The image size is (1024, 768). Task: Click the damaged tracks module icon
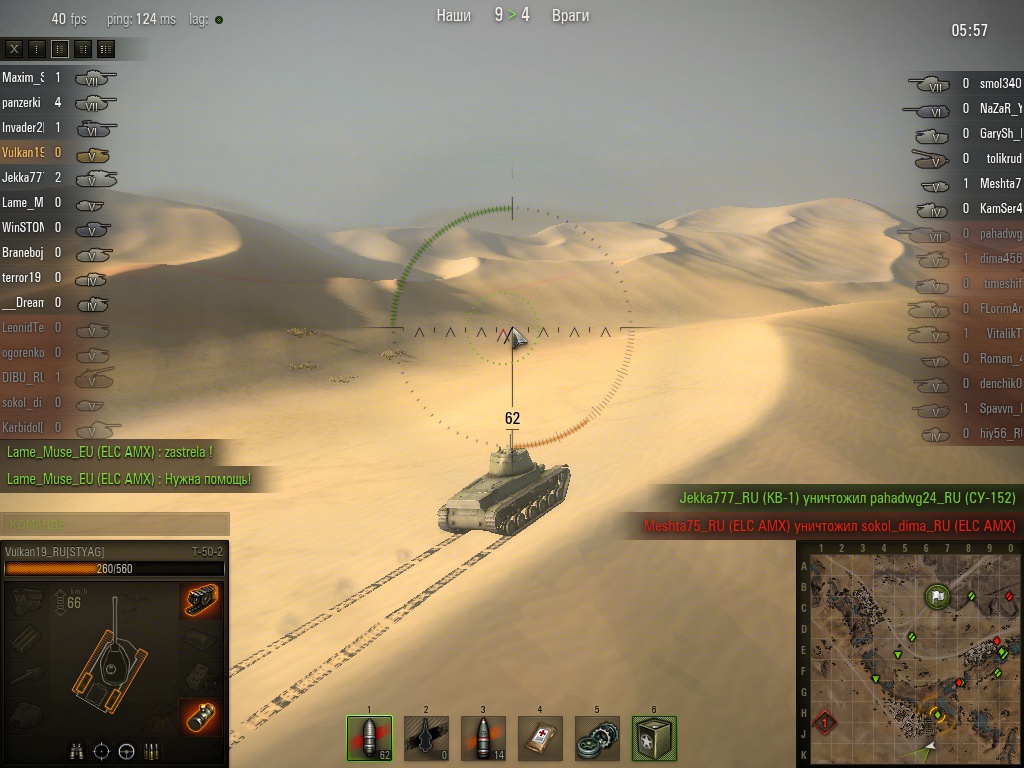202,600
